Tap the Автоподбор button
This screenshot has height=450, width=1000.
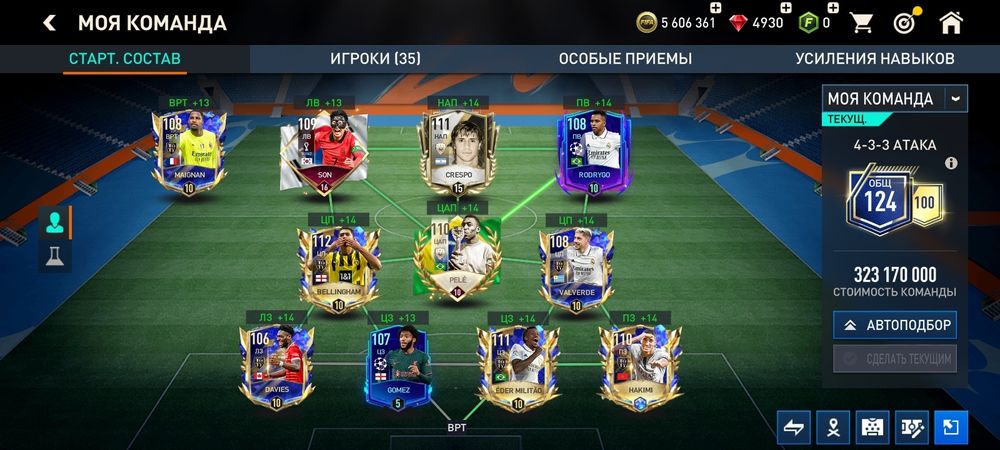pyautogui.click(x=893, y=325)
